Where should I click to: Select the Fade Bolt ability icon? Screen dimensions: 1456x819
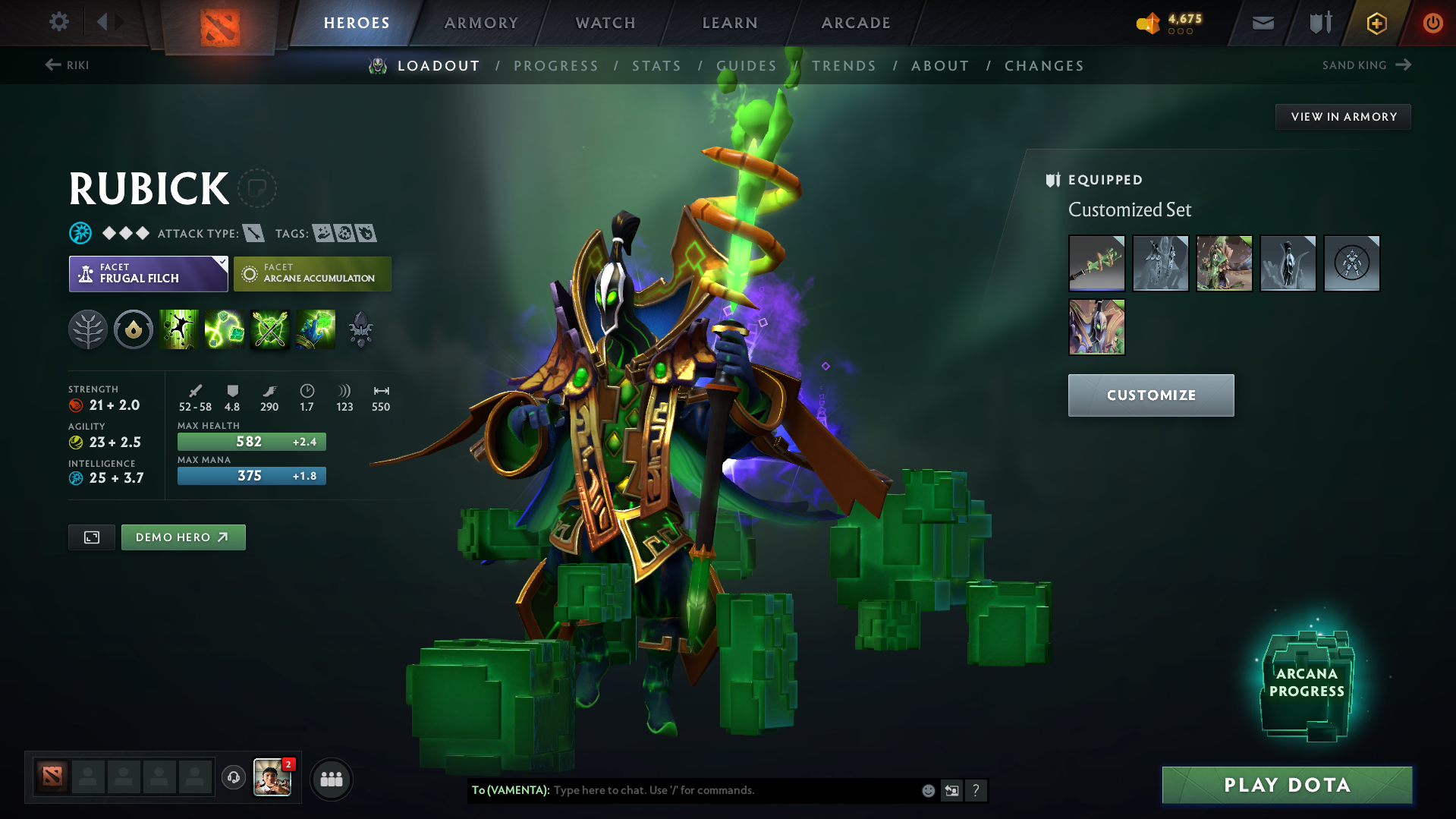point(225,329)
